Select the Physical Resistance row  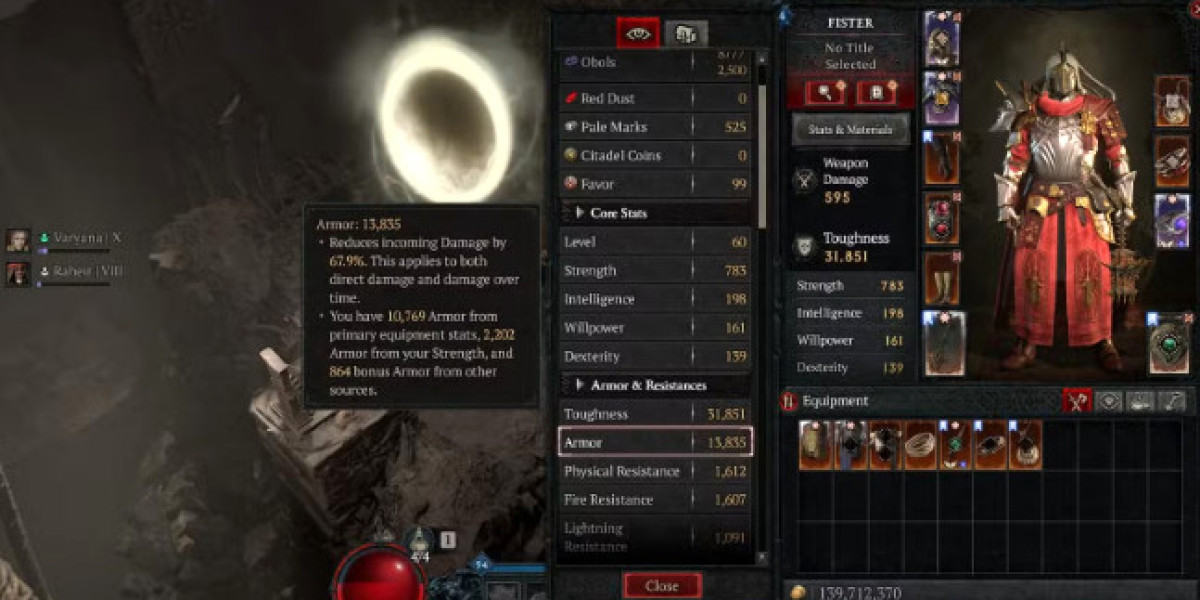pos(655,471)
